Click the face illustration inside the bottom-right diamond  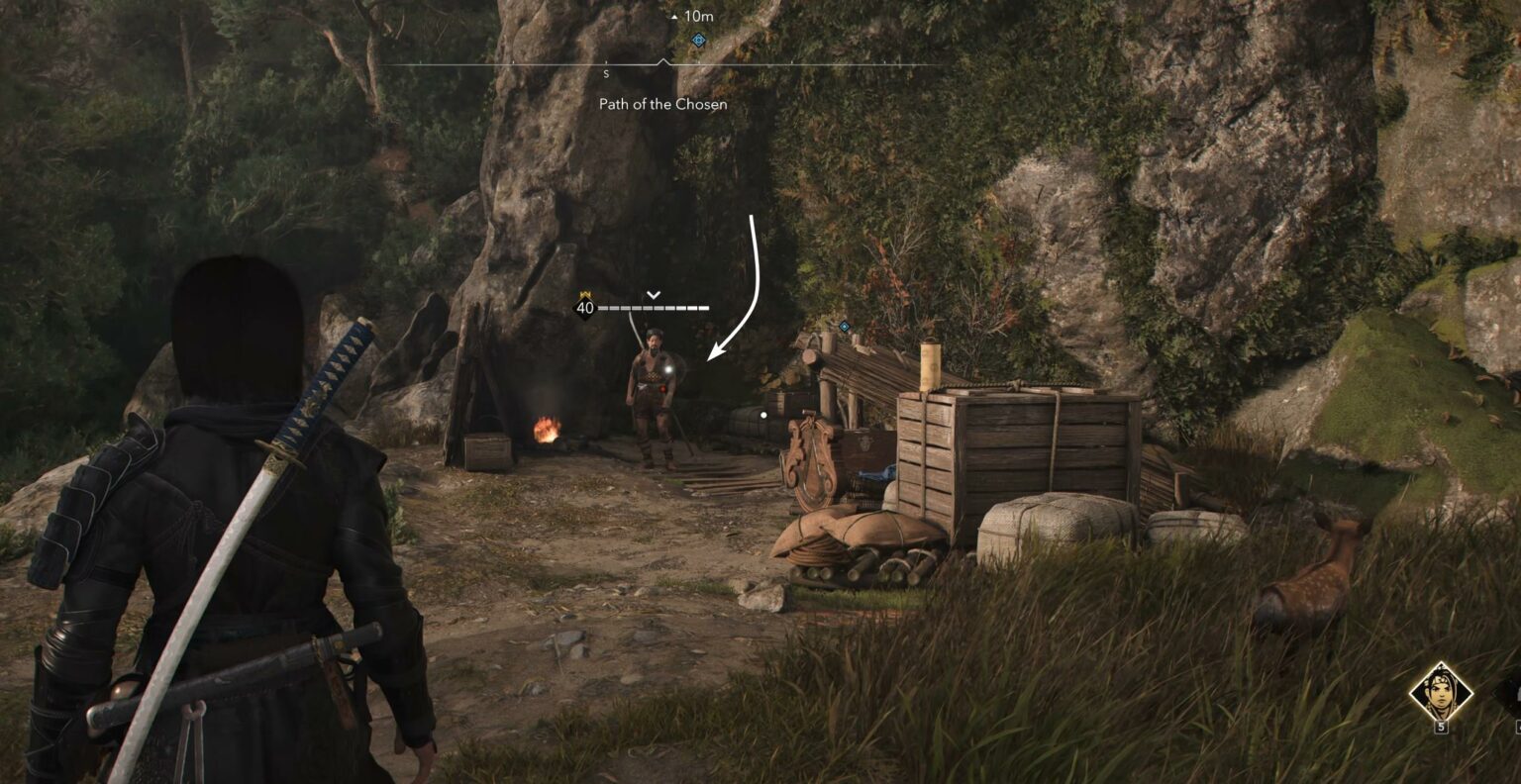(1443, 691)
